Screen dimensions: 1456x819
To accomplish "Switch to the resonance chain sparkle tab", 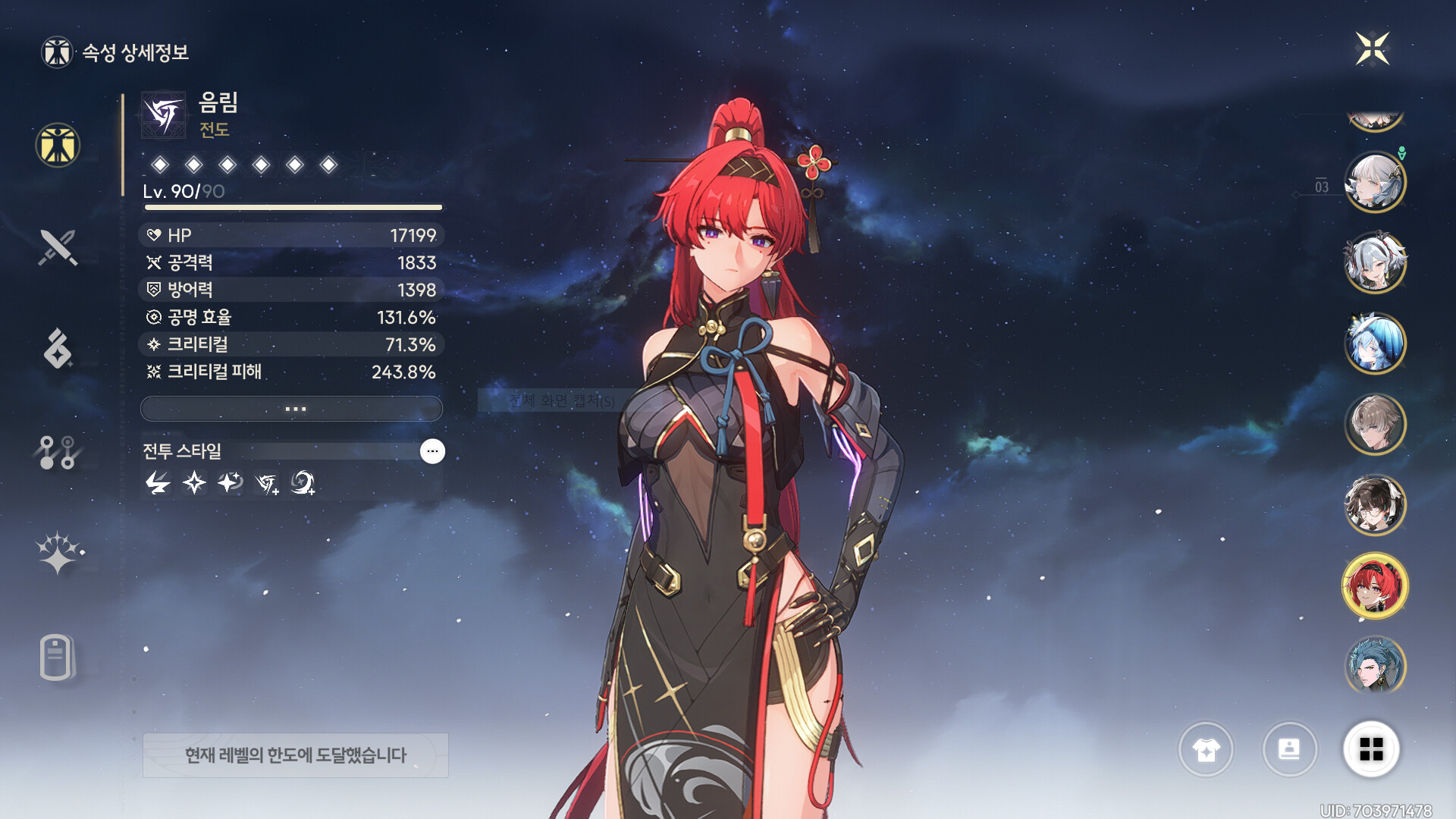I will click(x=59, y=552).
